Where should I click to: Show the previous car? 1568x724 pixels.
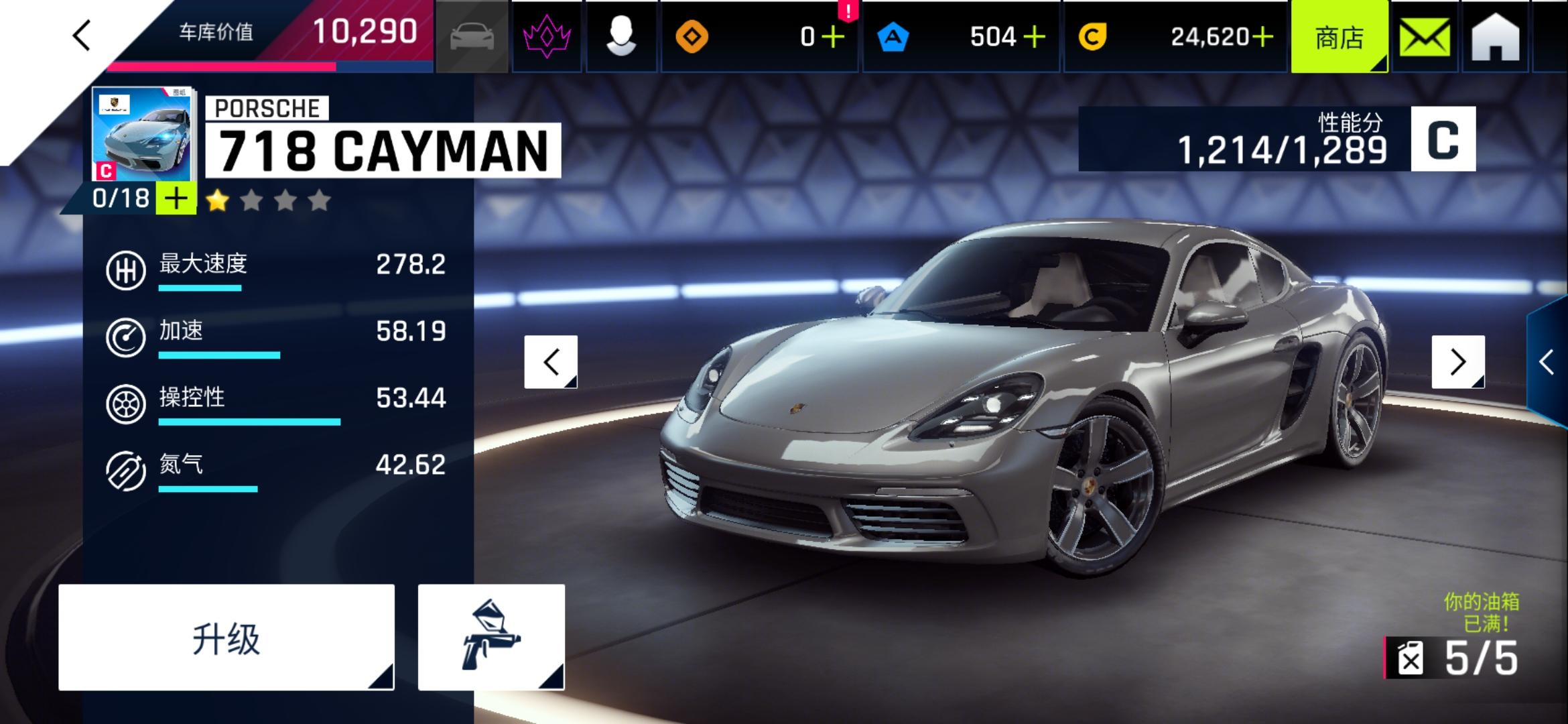tap(551, 362)
